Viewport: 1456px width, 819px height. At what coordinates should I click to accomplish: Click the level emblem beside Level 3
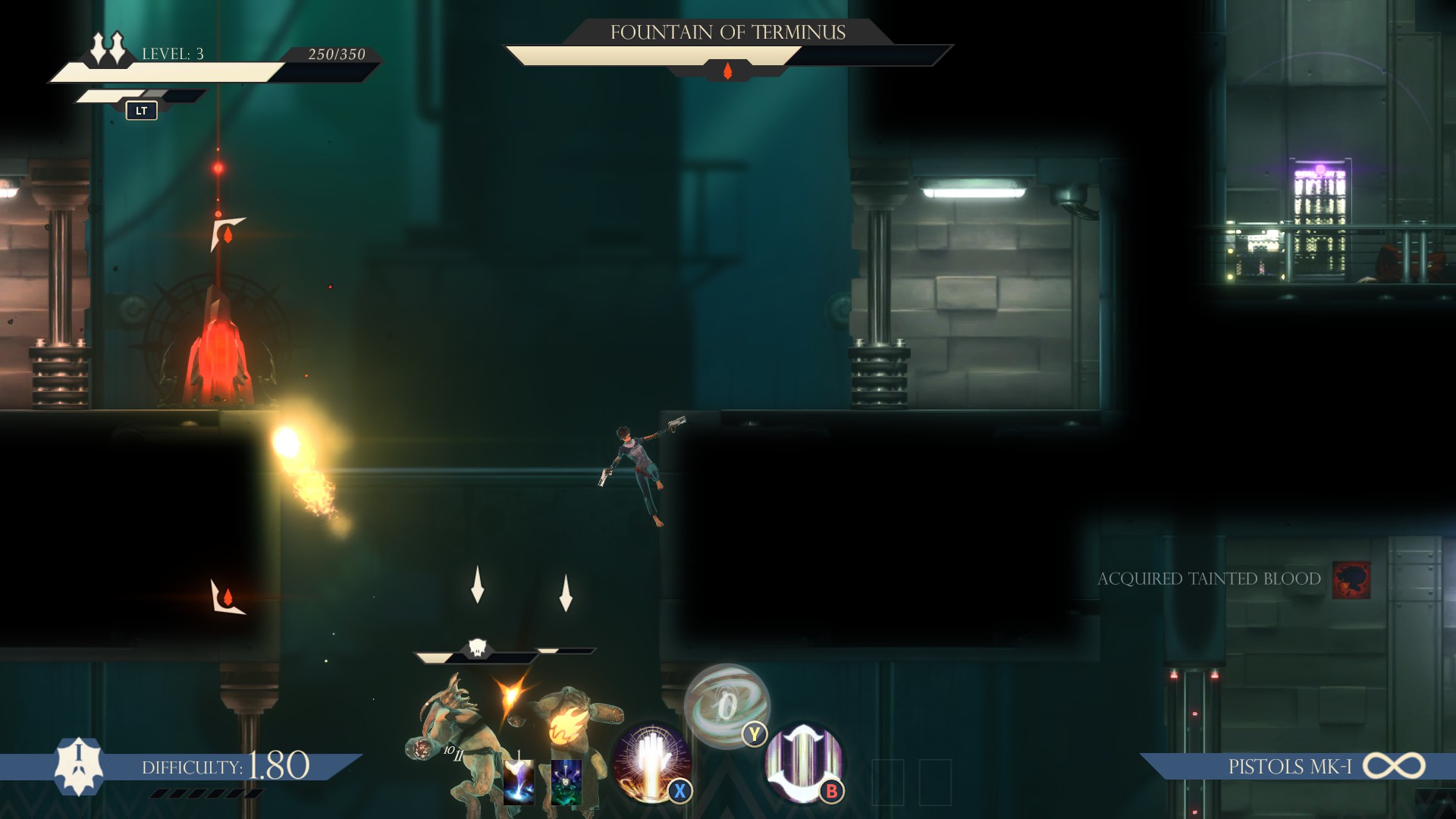point(108,48)
